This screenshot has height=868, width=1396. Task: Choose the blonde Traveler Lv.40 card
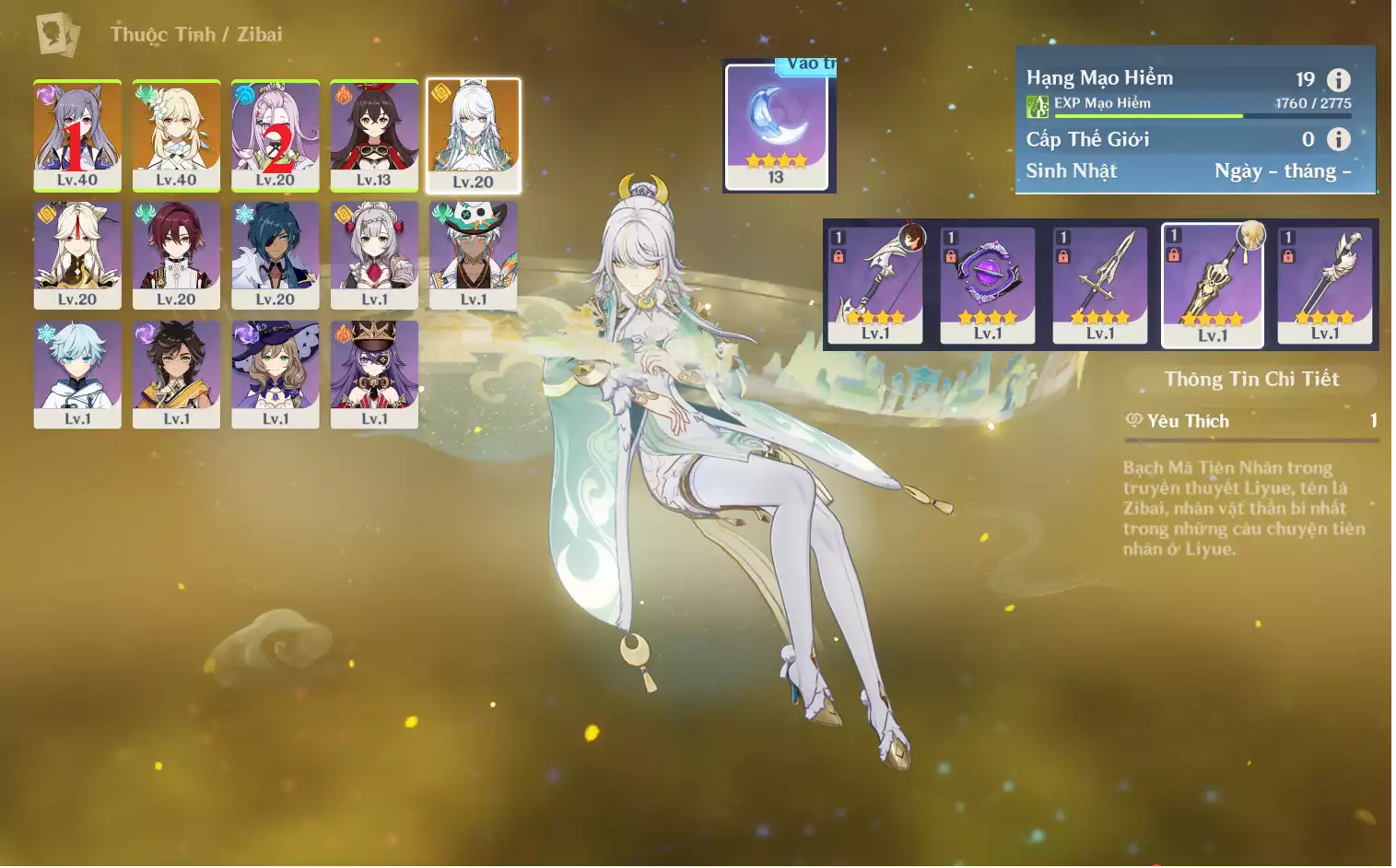pos(176,135)
